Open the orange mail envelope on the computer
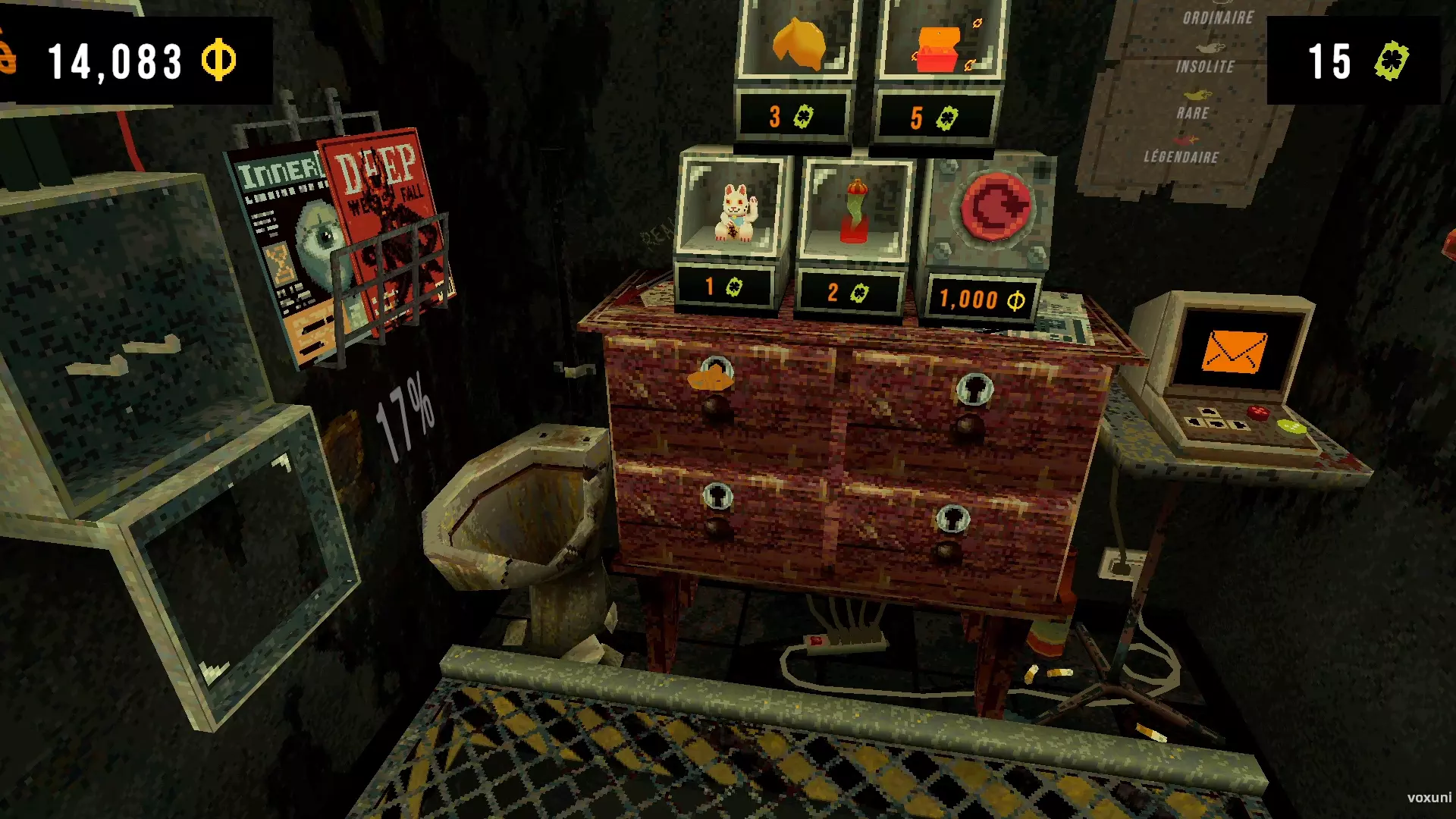This screenshot has width=1456, height=819. tap(1233, 351)
